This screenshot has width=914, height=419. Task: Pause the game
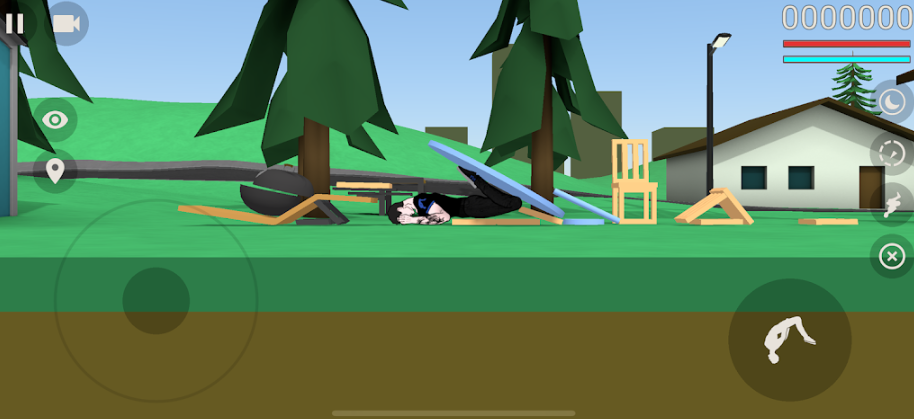pos(14,22)
